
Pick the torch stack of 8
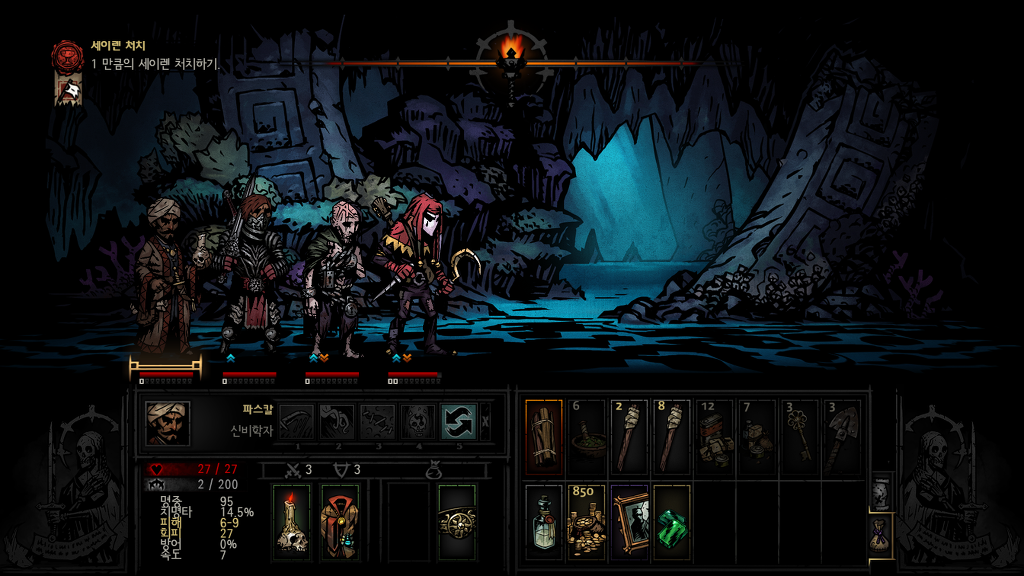[671, 436]
